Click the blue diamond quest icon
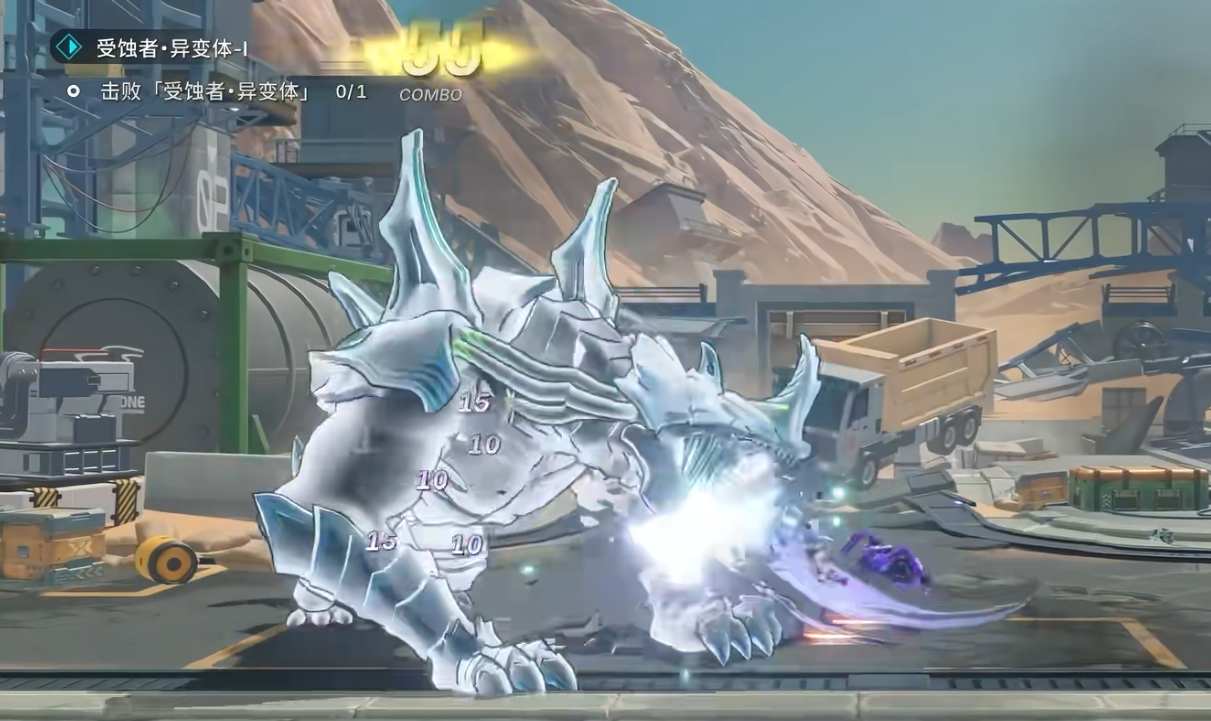 click(x=68, y=47)
